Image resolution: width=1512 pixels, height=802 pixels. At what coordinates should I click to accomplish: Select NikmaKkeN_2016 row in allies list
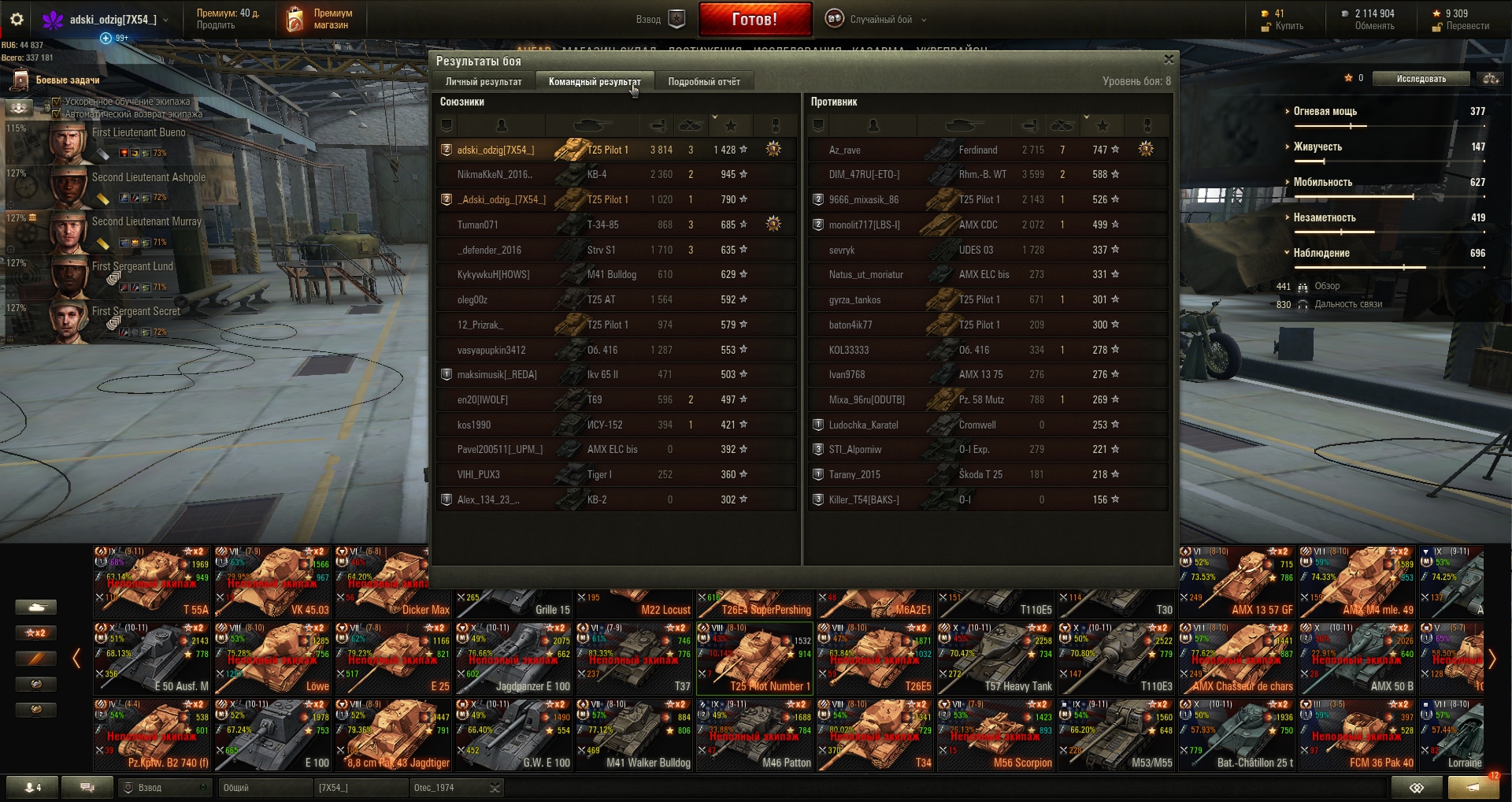coord(616,174)
